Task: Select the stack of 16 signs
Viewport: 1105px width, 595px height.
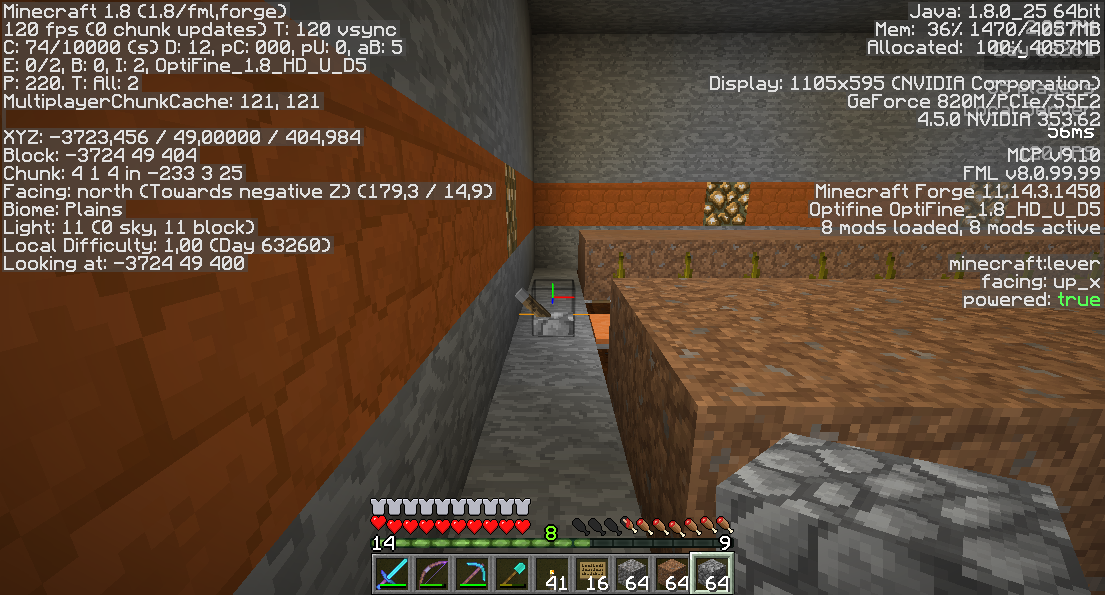Action: point(592,574)
